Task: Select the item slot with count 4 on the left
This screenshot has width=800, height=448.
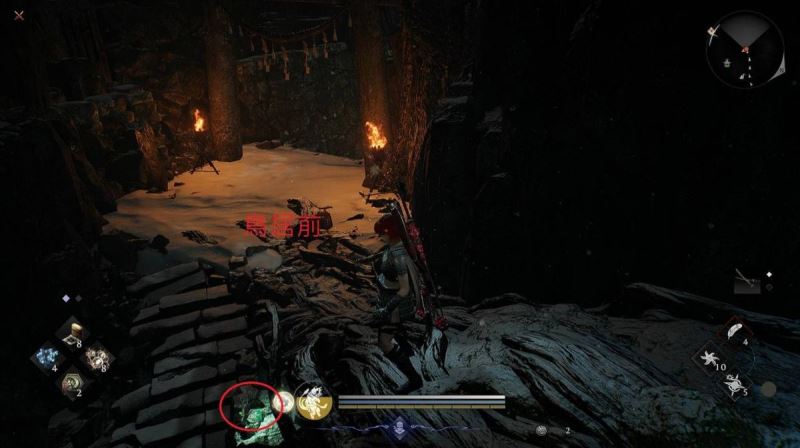Action: (45, 357)
